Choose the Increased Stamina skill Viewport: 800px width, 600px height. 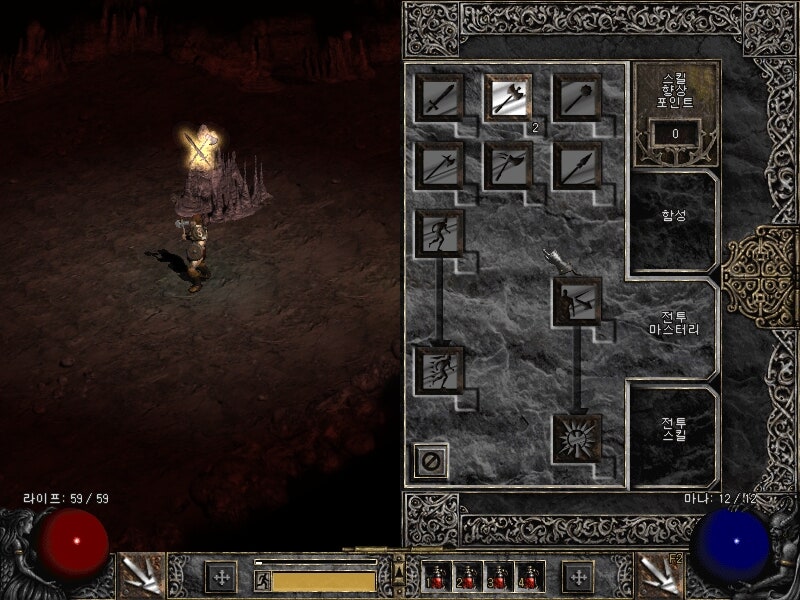[440, 234]
